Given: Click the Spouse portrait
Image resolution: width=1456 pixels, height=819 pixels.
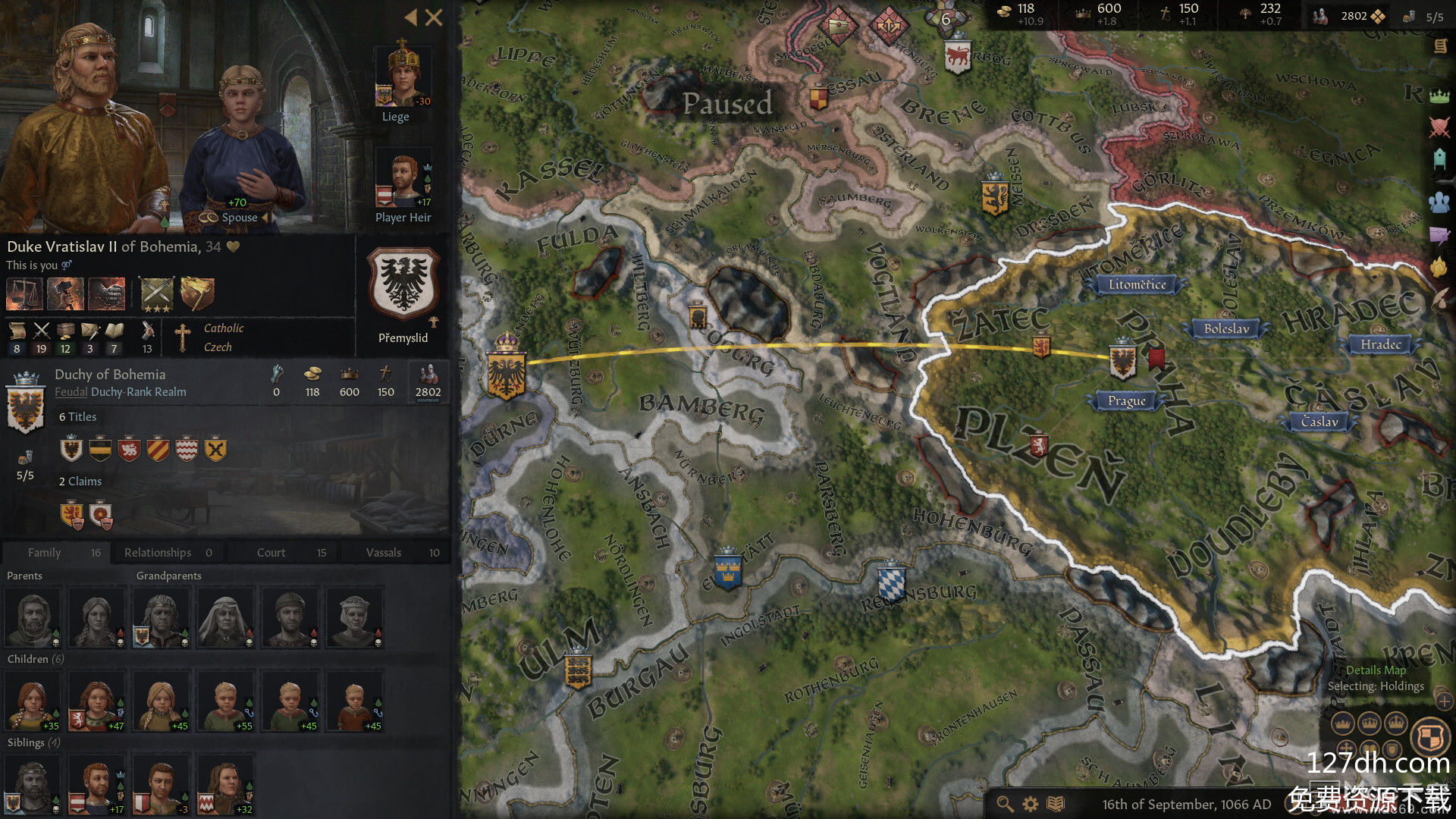Looking at the screenshot, I should tap(241, 152).
